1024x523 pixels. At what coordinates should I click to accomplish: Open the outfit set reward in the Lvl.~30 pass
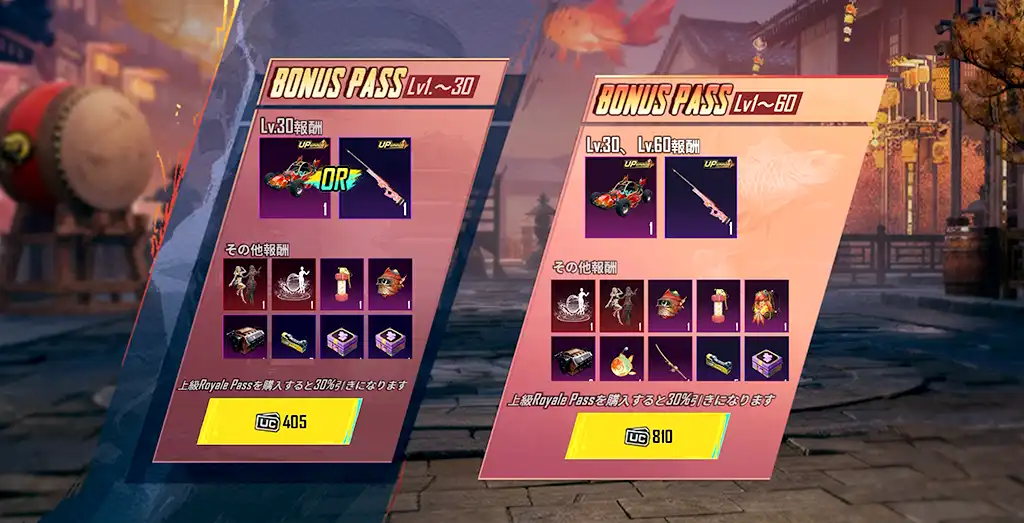[244, 284]
